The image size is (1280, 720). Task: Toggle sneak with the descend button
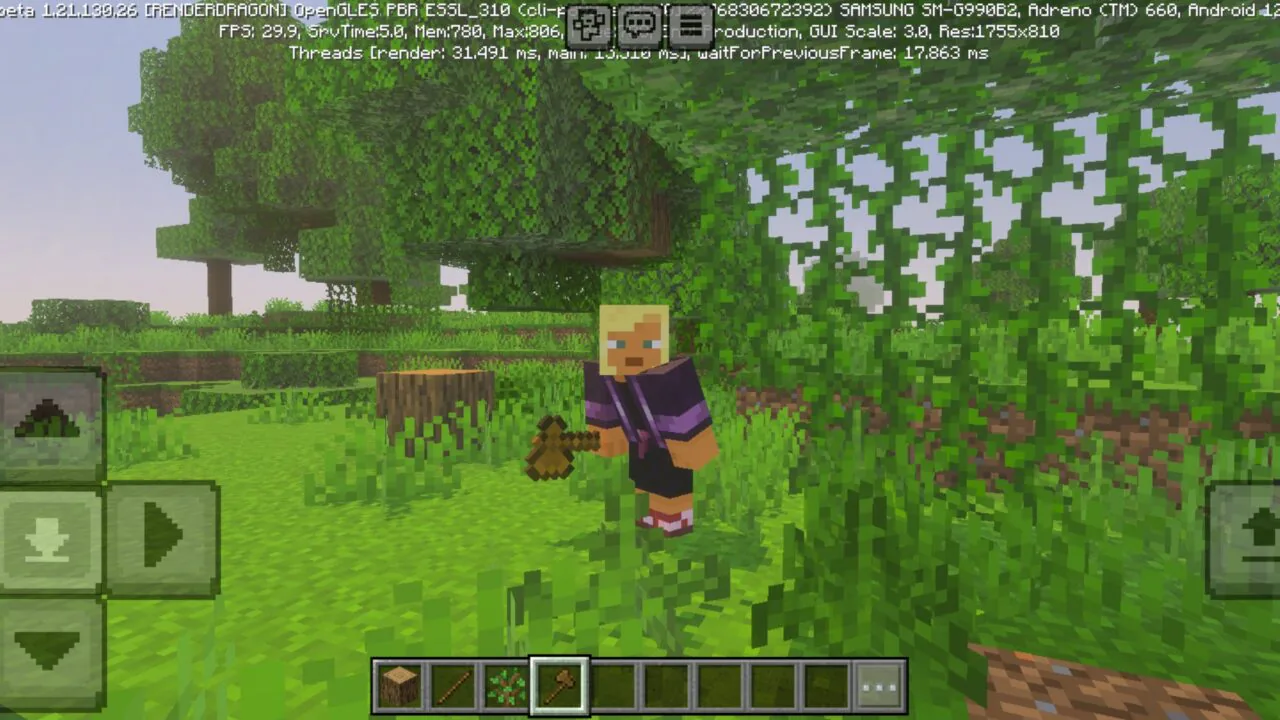[x=48, y=537]
